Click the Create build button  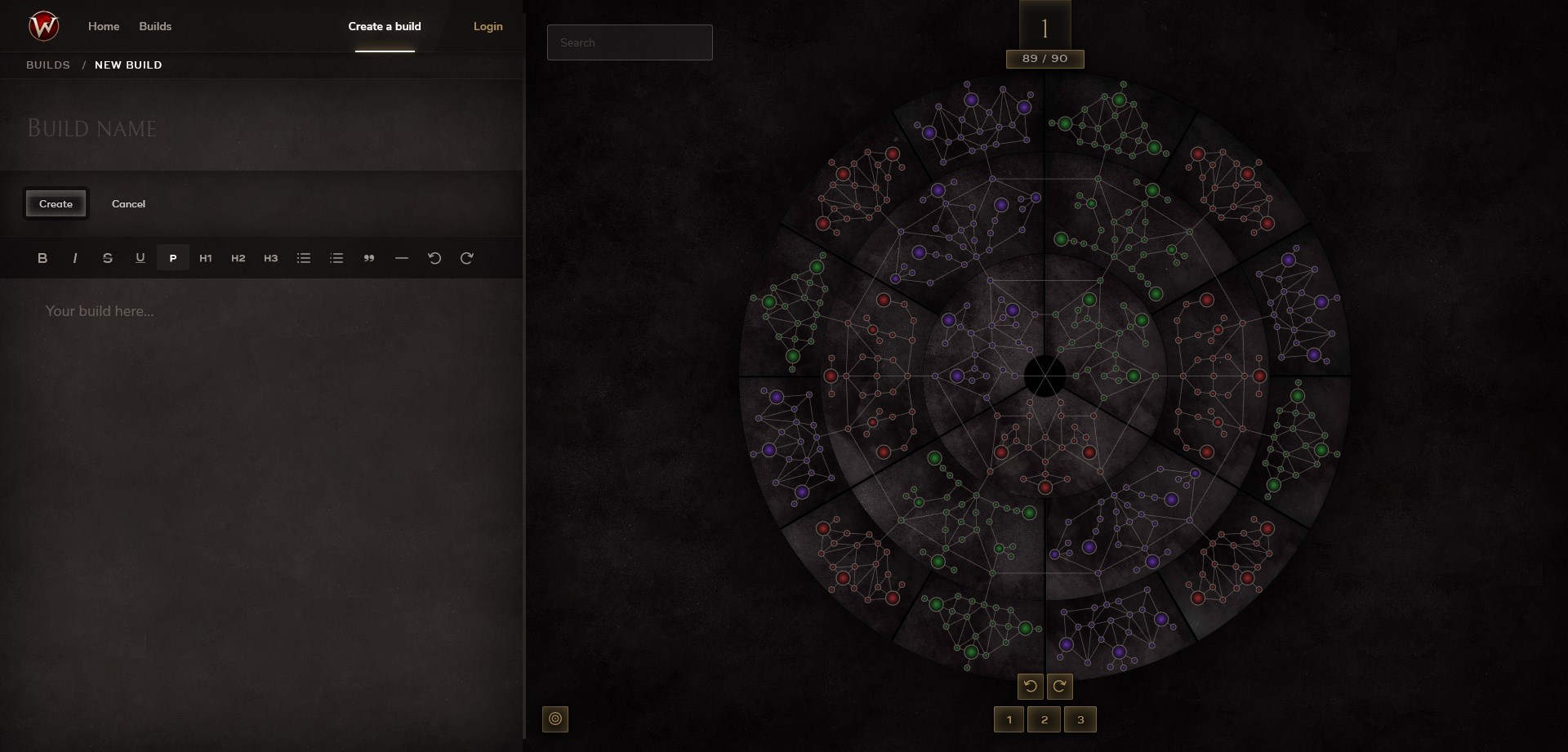point(56,204)
